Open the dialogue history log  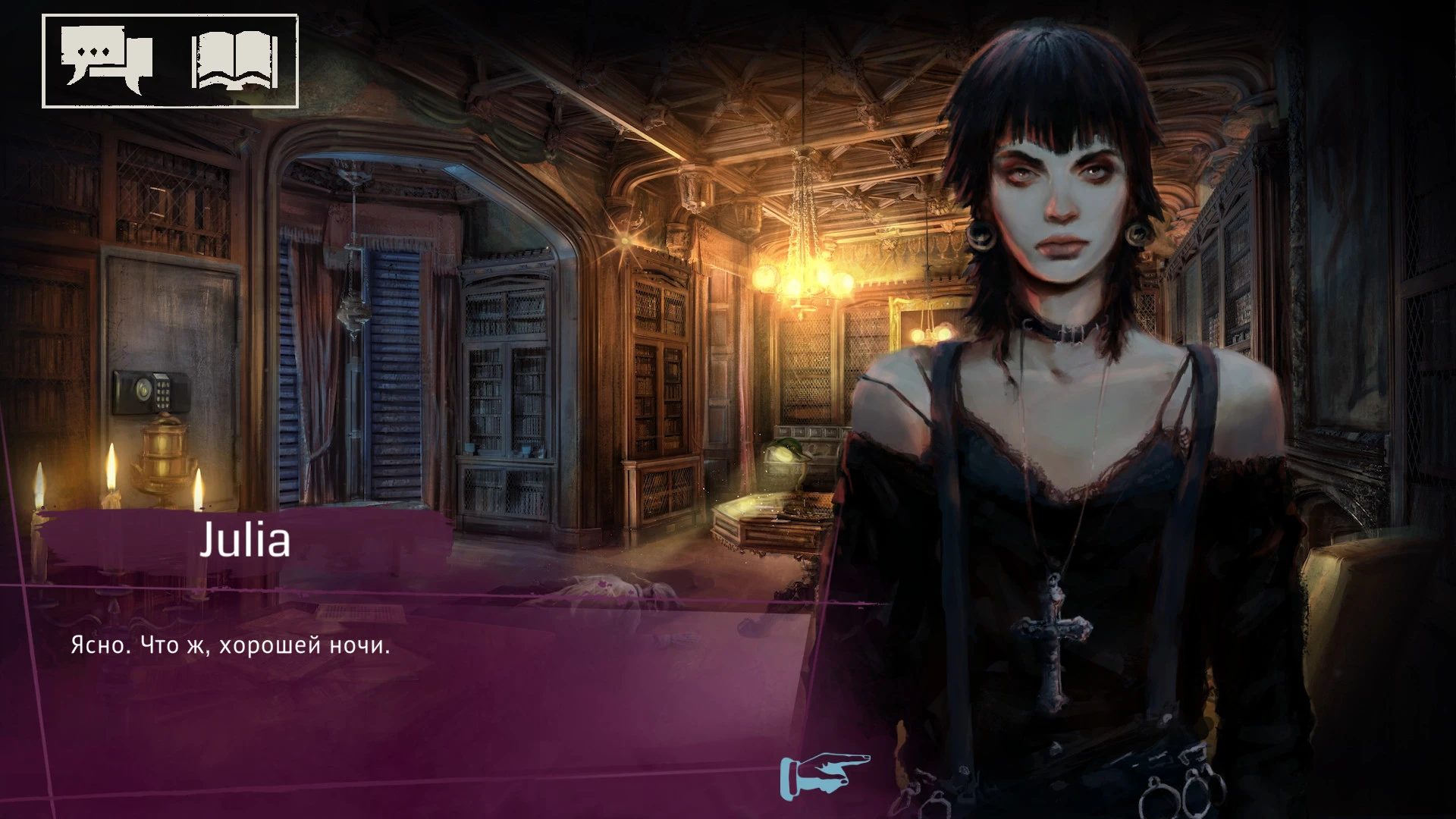(x=106, y=59)
